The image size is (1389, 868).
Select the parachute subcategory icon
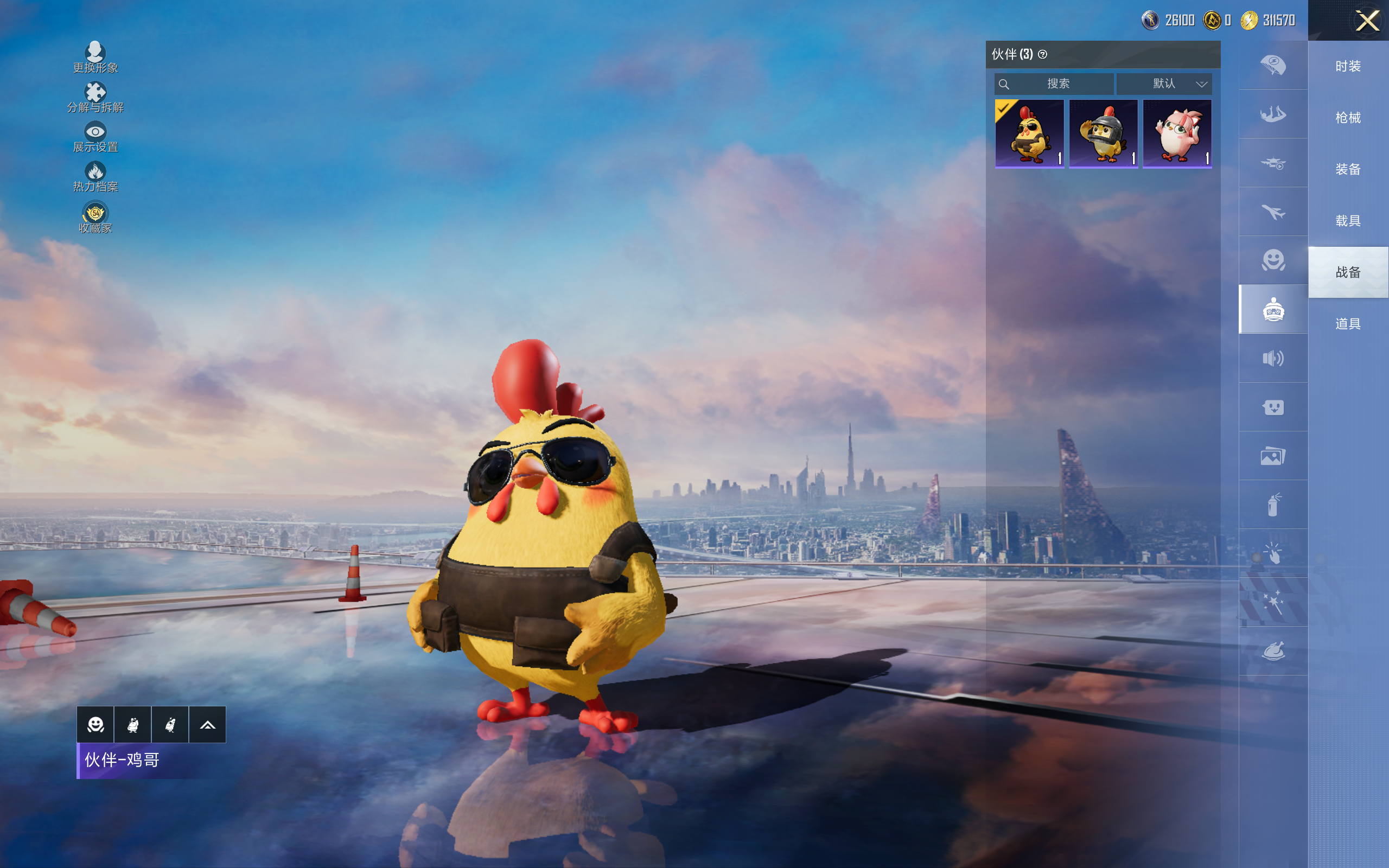tap(1273, 65)
